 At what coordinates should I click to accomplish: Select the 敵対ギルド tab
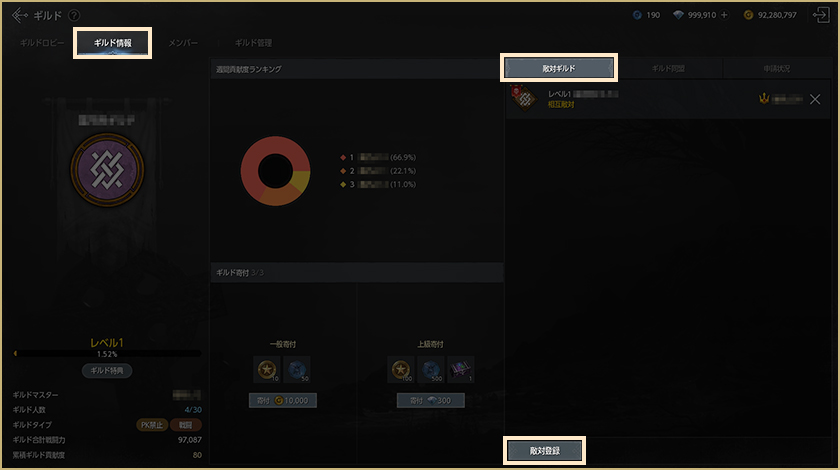[x=560, y=68]
